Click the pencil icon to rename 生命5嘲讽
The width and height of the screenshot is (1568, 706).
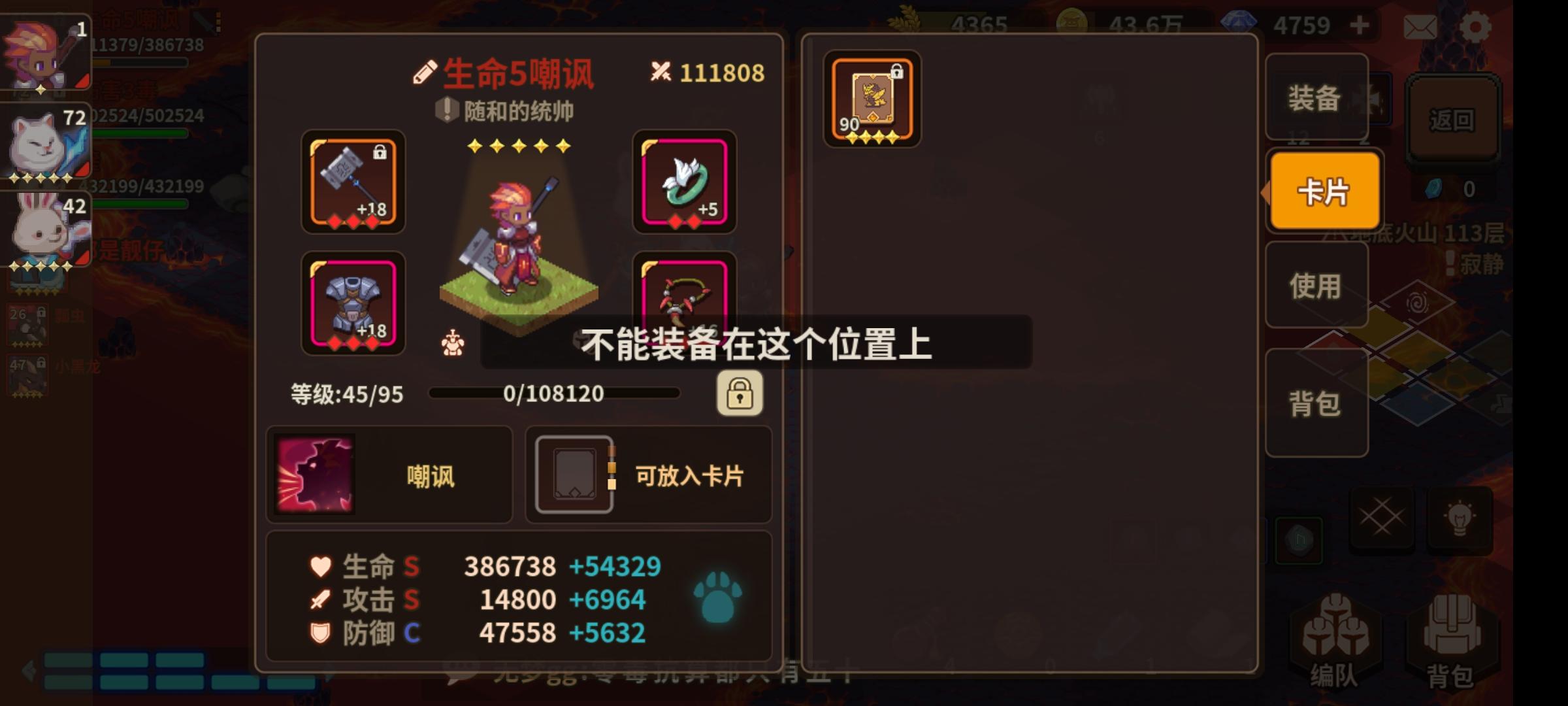425,73
